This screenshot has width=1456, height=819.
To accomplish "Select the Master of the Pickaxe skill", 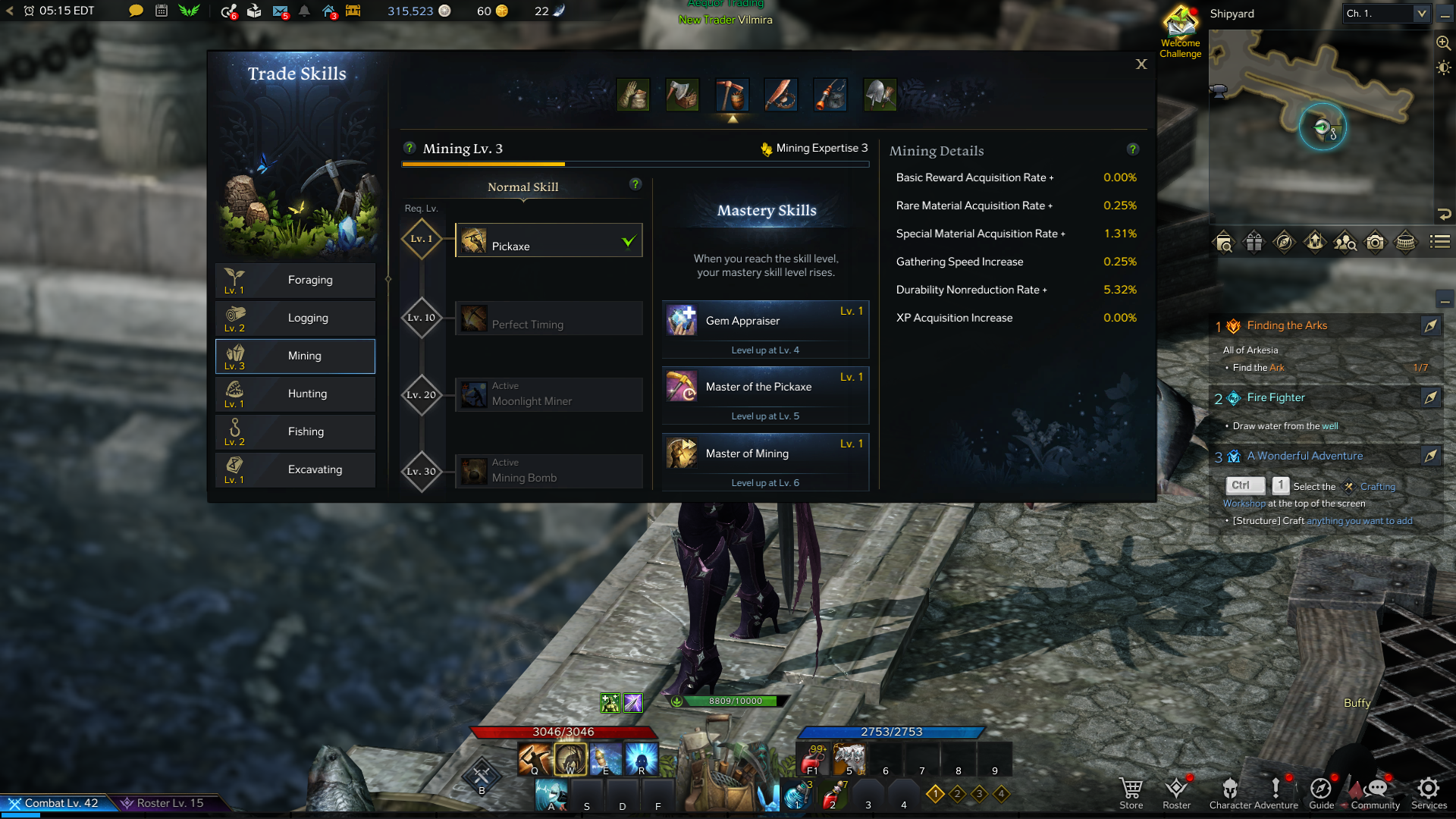I will tap(764, 387).
